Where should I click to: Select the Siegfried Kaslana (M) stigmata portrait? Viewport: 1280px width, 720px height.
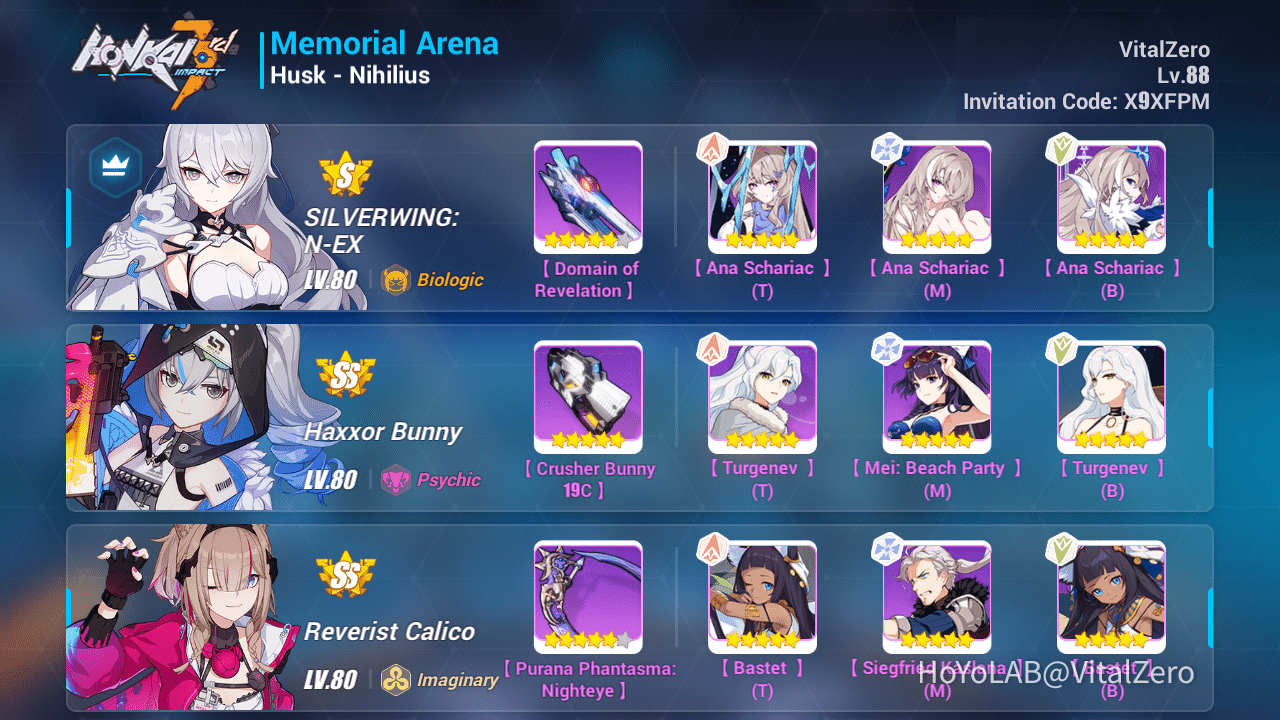[x=937, y=597]
